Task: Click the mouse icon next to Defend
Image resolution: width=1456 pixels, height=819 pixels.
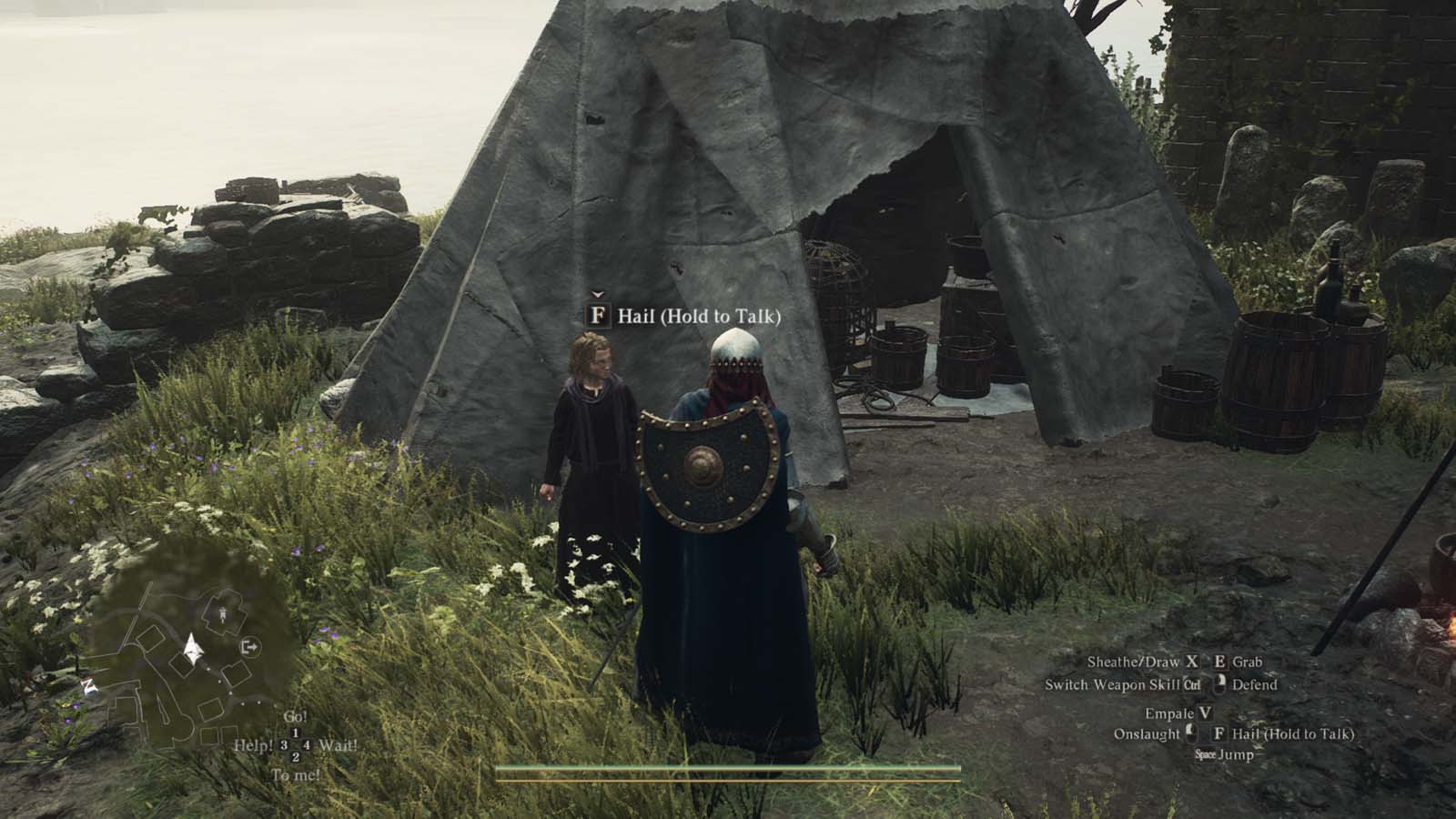Action: (x=1220, y=685)
